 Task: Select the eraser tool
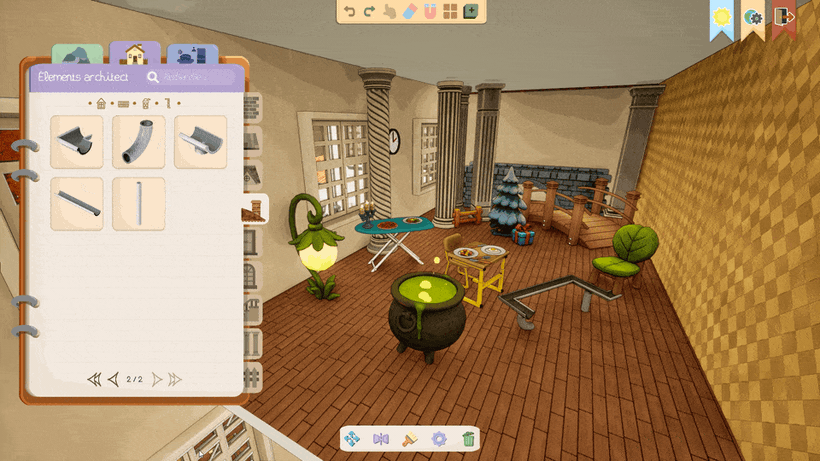(x=408, y=12)
